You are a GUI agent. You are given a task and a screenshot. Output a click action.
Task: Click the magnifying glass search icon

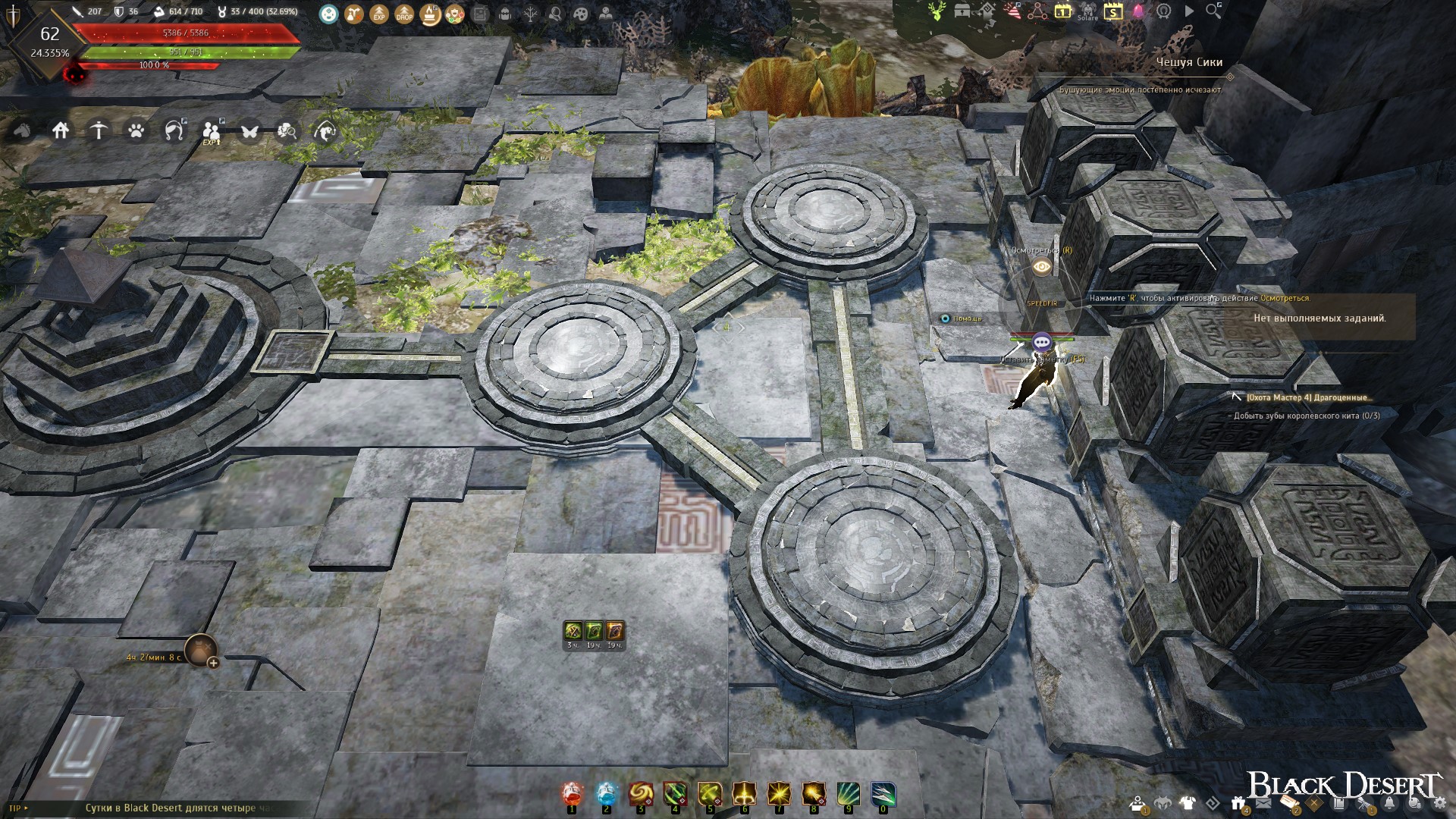tap(1213, 11)
